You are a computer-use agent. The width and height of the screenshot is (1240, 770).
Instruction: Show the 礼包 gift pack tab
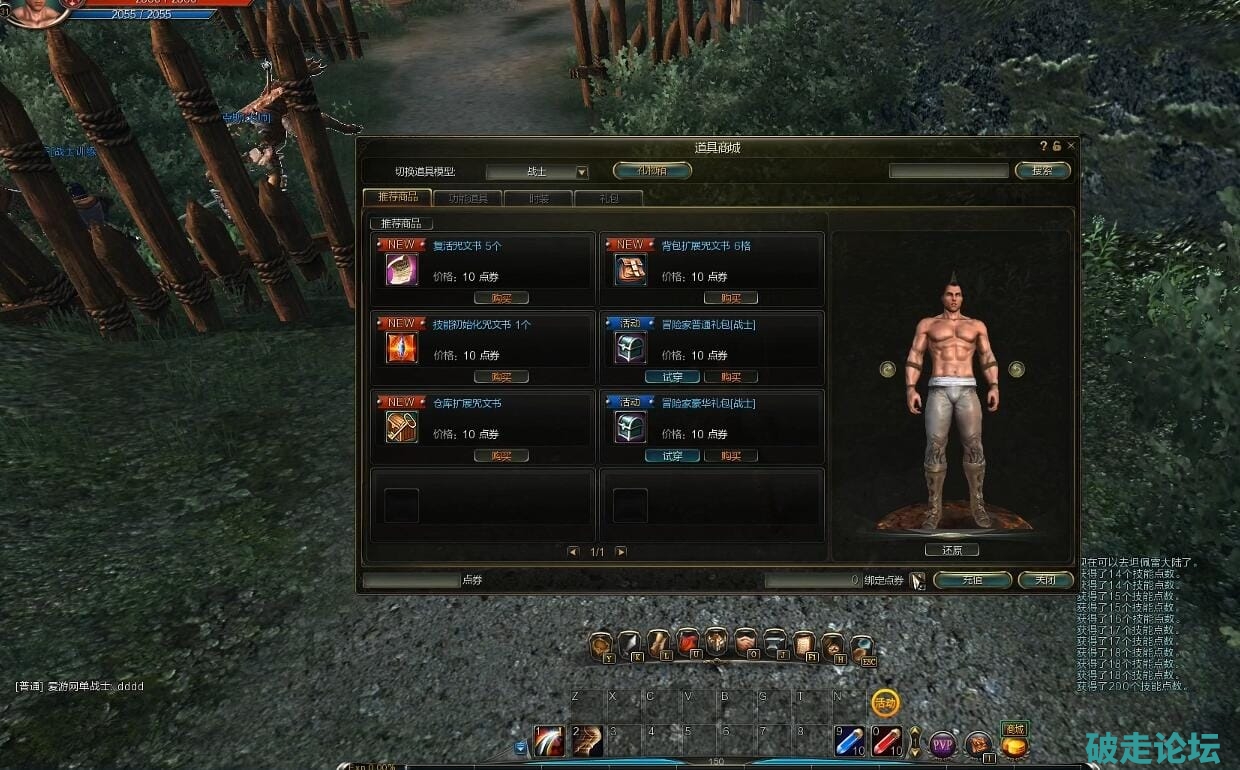pyautogui.click(x=608, y=198)
